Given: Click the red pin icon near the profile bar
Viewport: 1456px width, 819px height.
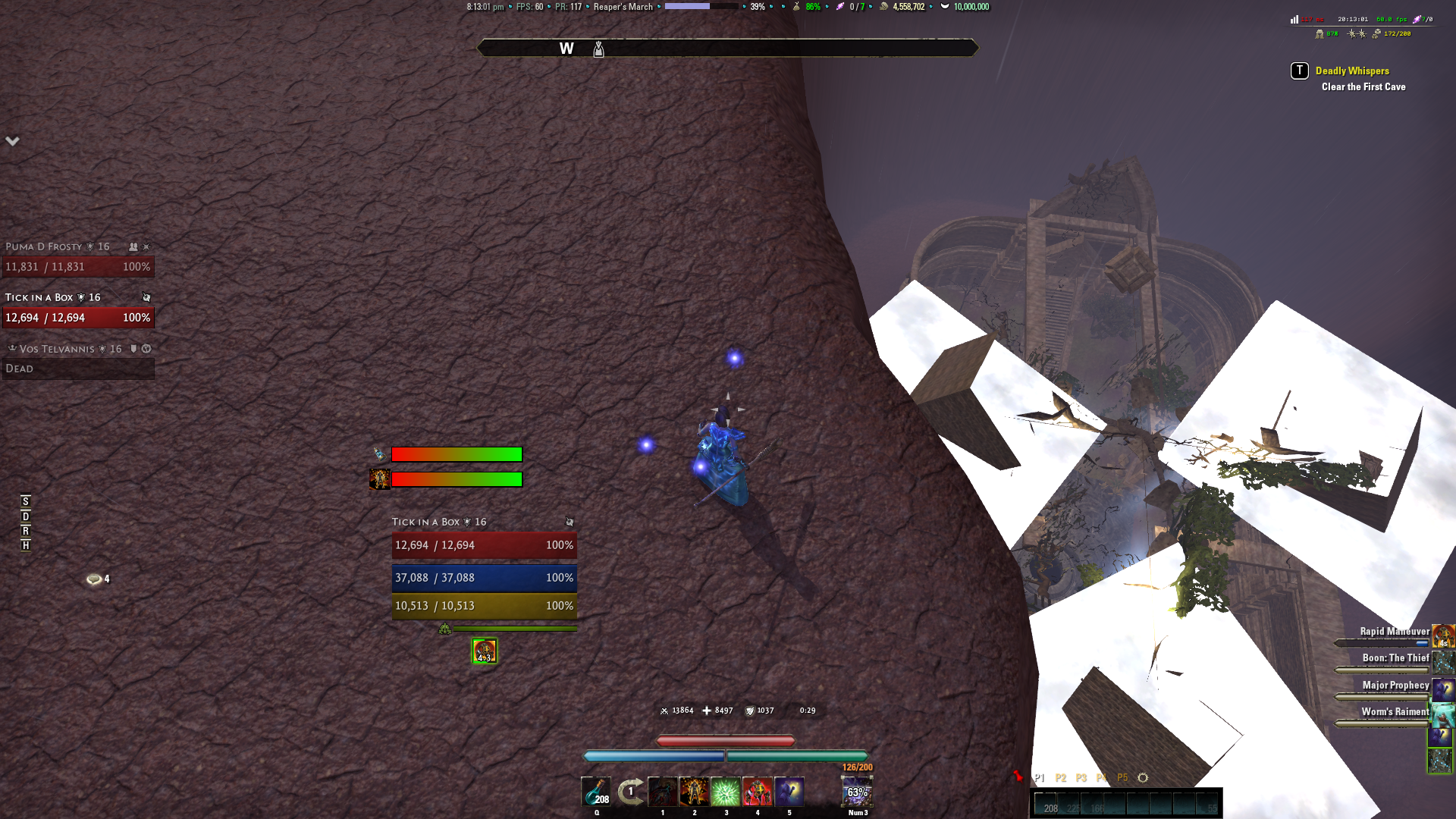Looking at the screenshot, I should click(1017, 776).
